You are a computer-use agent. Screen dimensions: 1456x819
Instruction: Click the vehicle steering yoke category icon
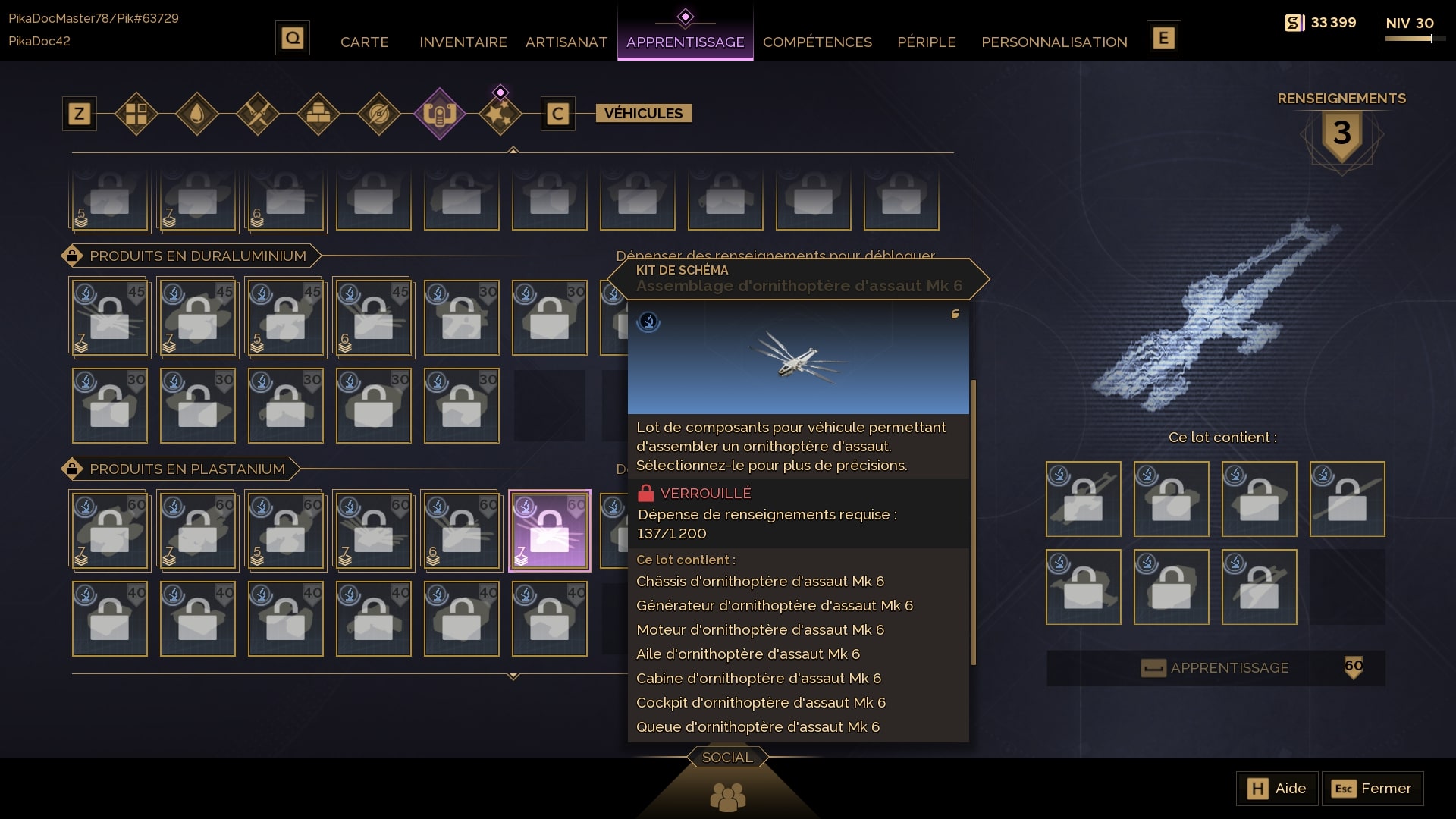(440, 114)
